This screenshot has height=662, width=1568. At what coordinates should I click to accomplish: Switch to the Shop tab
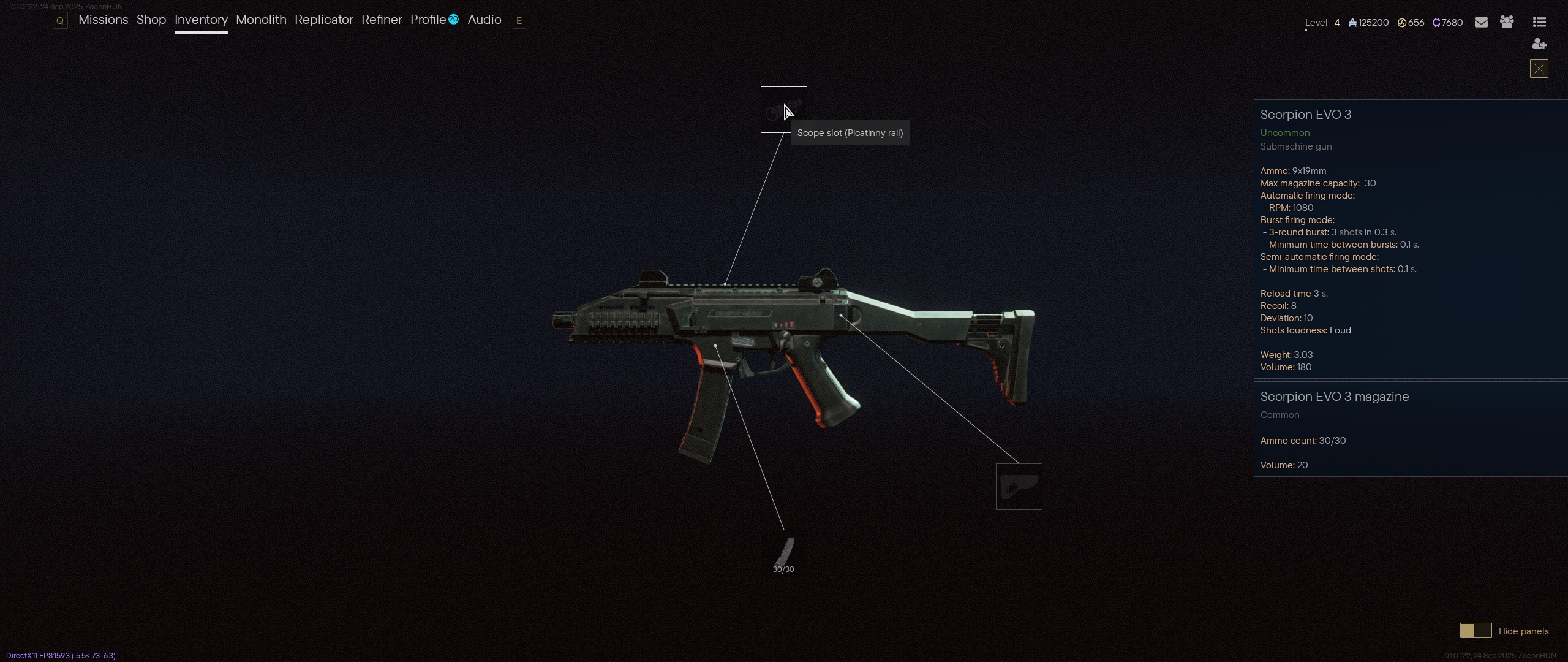pos(151,20)
